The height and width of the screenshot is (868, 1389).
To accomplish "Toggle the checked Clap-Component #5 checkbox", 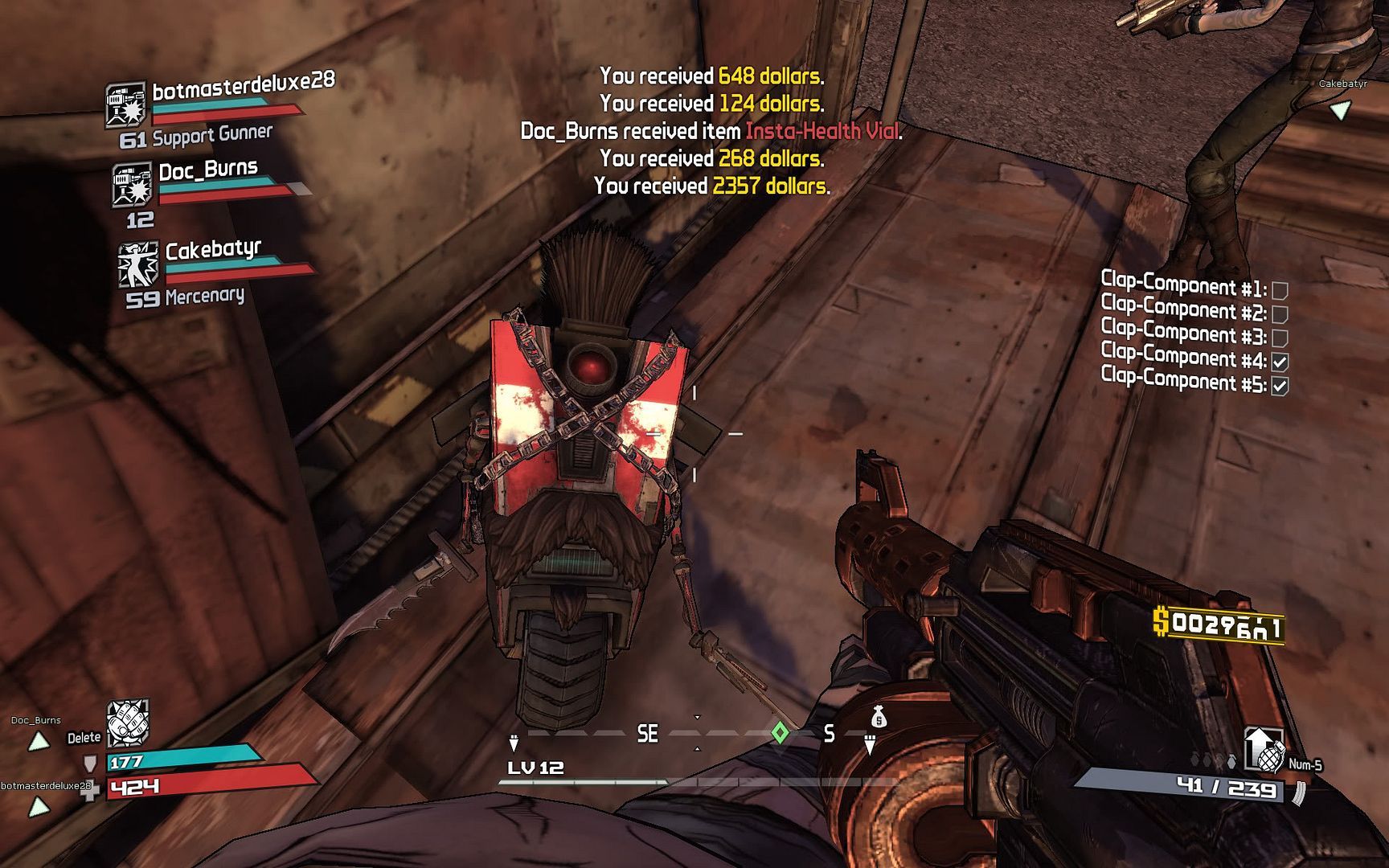I will 1280,387.
